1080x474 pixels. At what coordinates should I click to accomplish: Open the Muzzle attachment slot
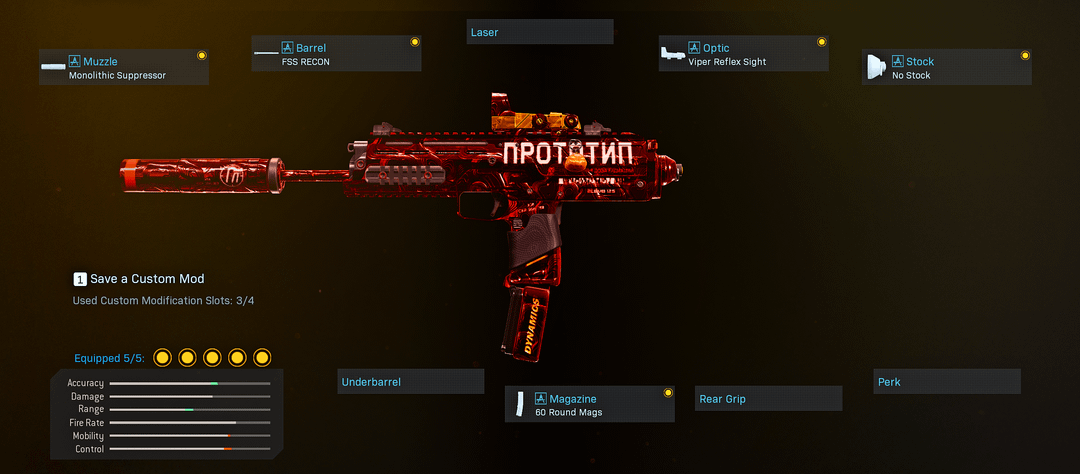pyautogui.click(x=124, y=68)
